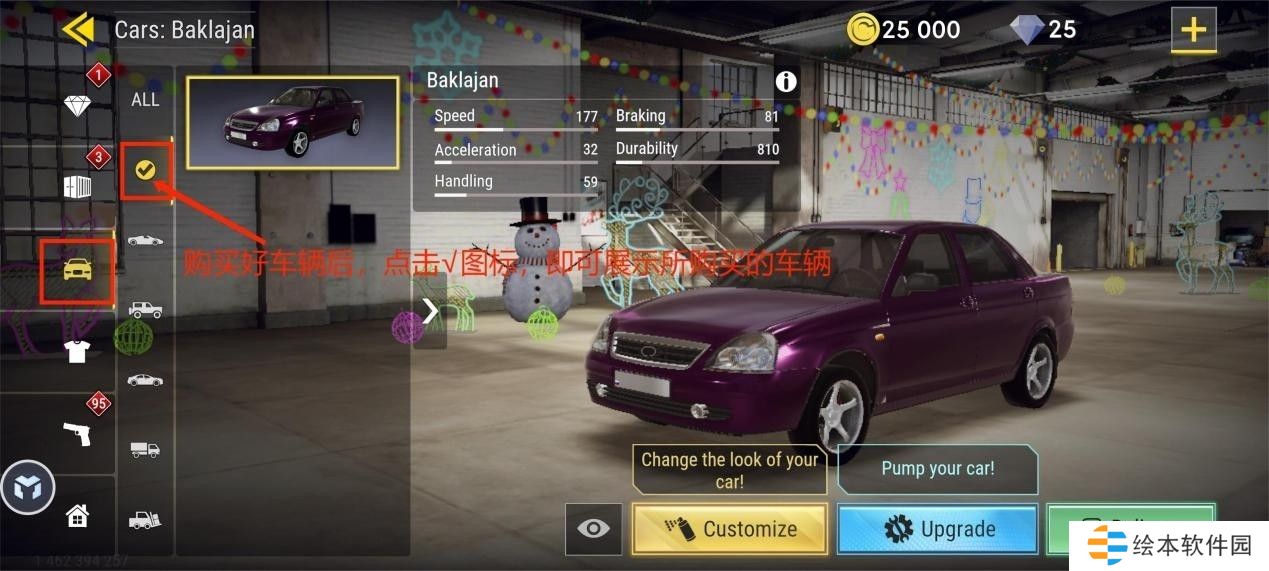Go back using the yellow double-arrow button
The width and height of the screenshot is (1269, 571).
tap(77, 29)
